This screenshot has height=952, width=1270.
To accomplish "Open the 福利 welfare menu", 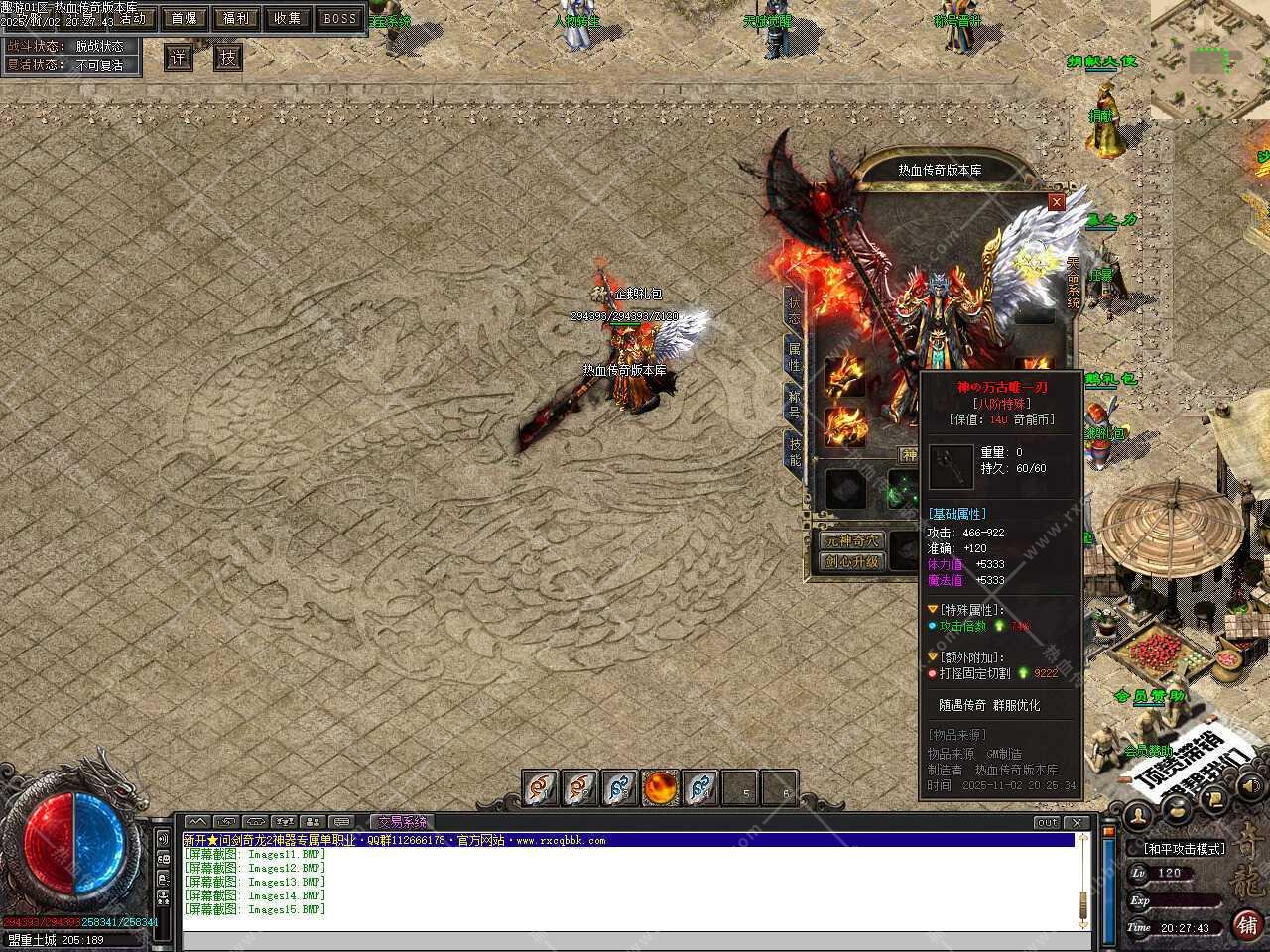I will tap(236, 18).
